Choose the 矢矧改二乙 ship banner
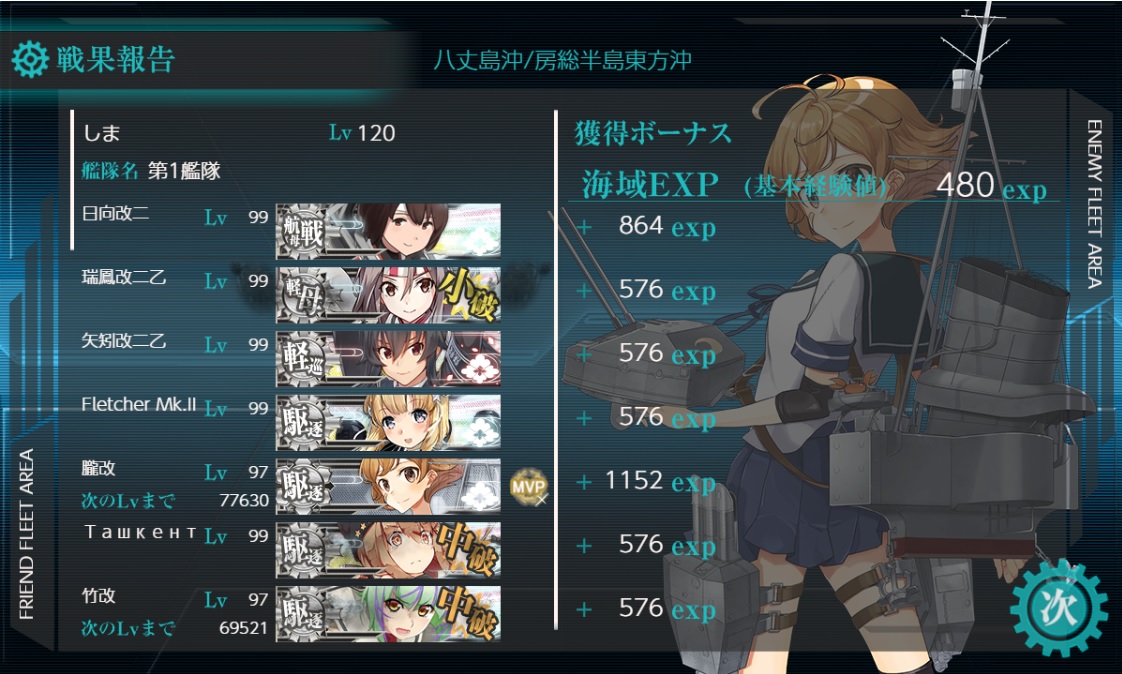Screen dimensions: 1122x674 tap(388, 358)
